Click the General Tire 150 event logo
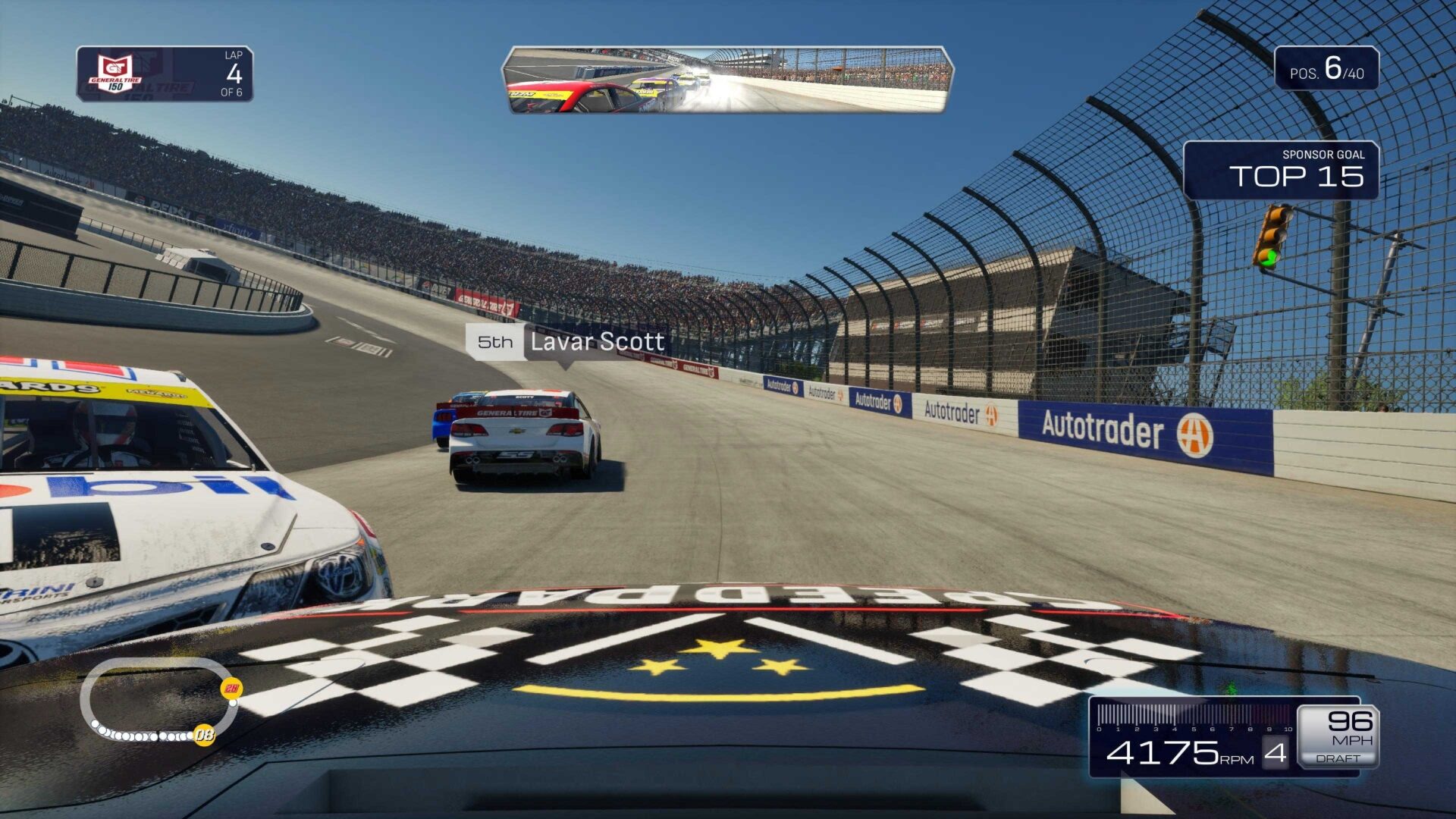The height and width of the screenshot is (819, 1456). [x=115, y=74]
